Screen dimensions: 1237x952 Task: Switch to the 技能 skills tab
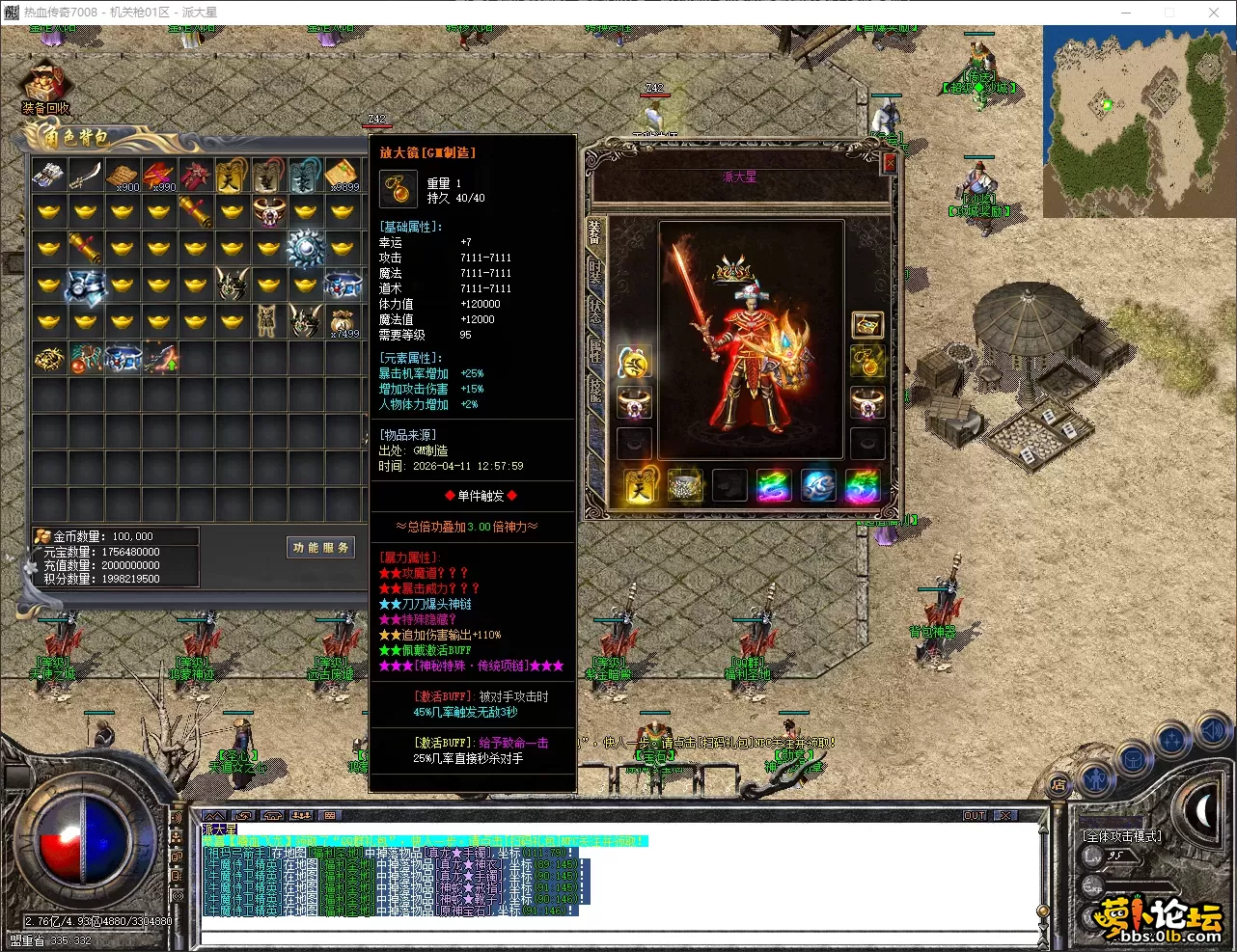594,391
